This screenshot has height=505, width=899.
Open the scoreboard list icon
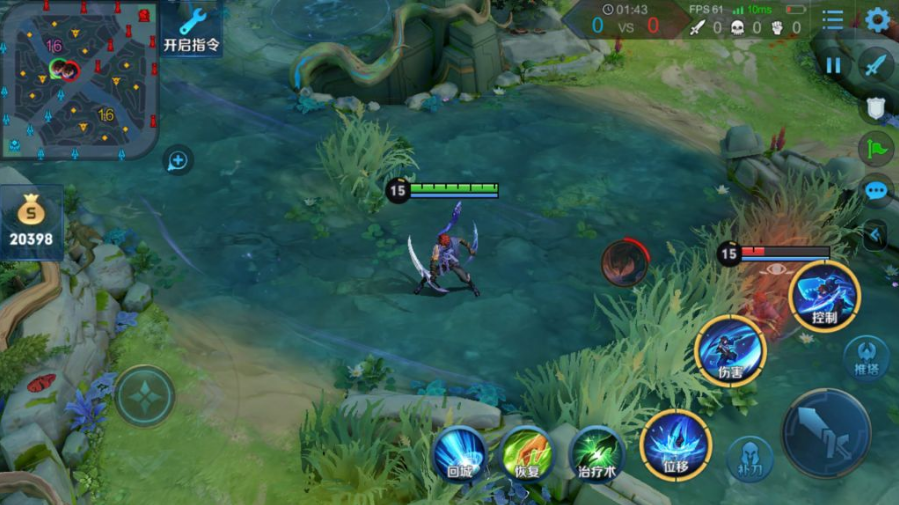point(832,19)
